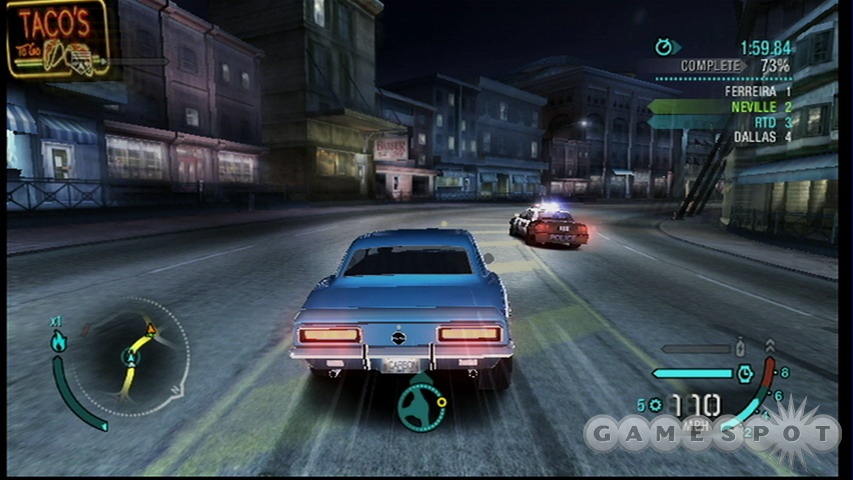Choose the RTD leaderboard row
This screenshot has height=480, width=853.
pos(761,121)
